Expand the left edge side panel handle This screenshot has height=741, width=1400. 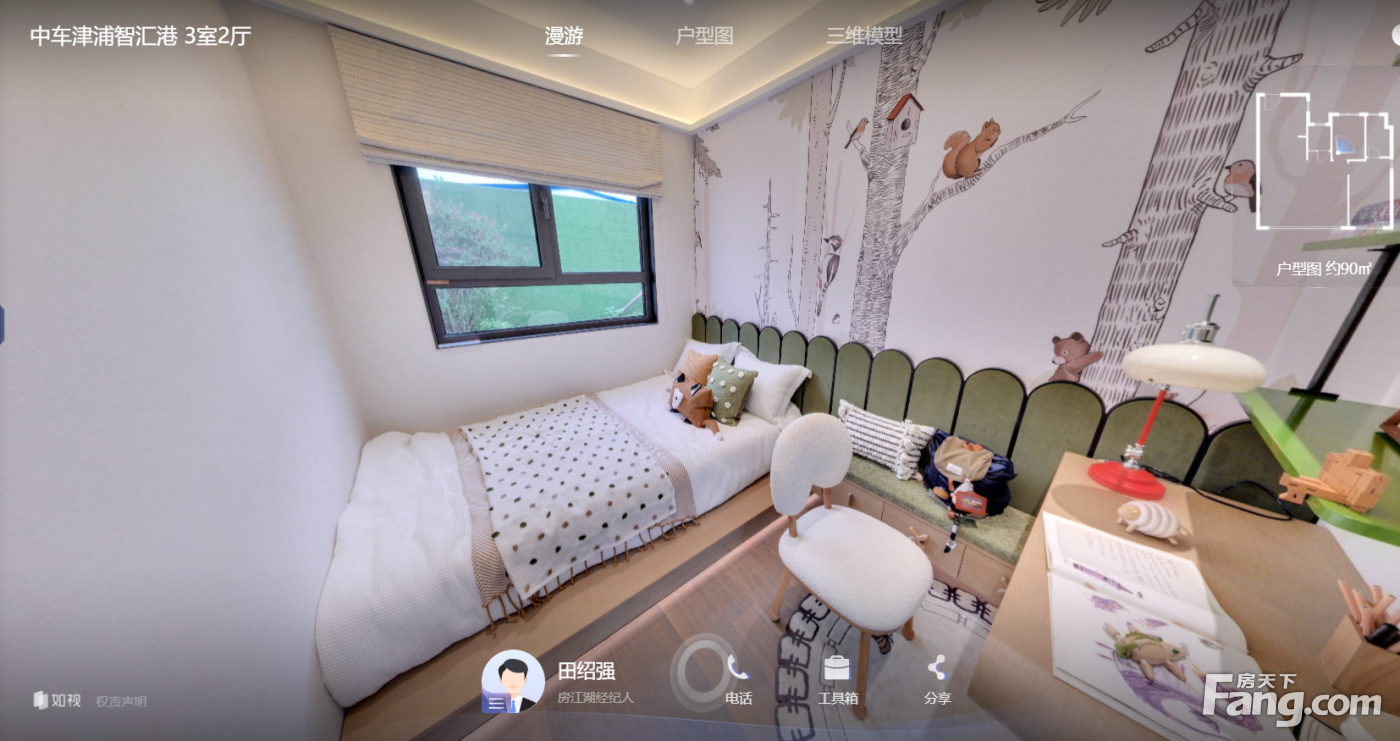2,326
